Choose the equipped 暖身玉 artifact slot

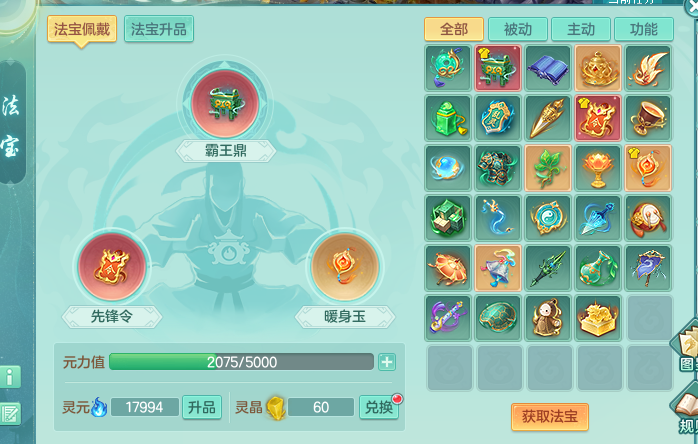tap(345, 266)
